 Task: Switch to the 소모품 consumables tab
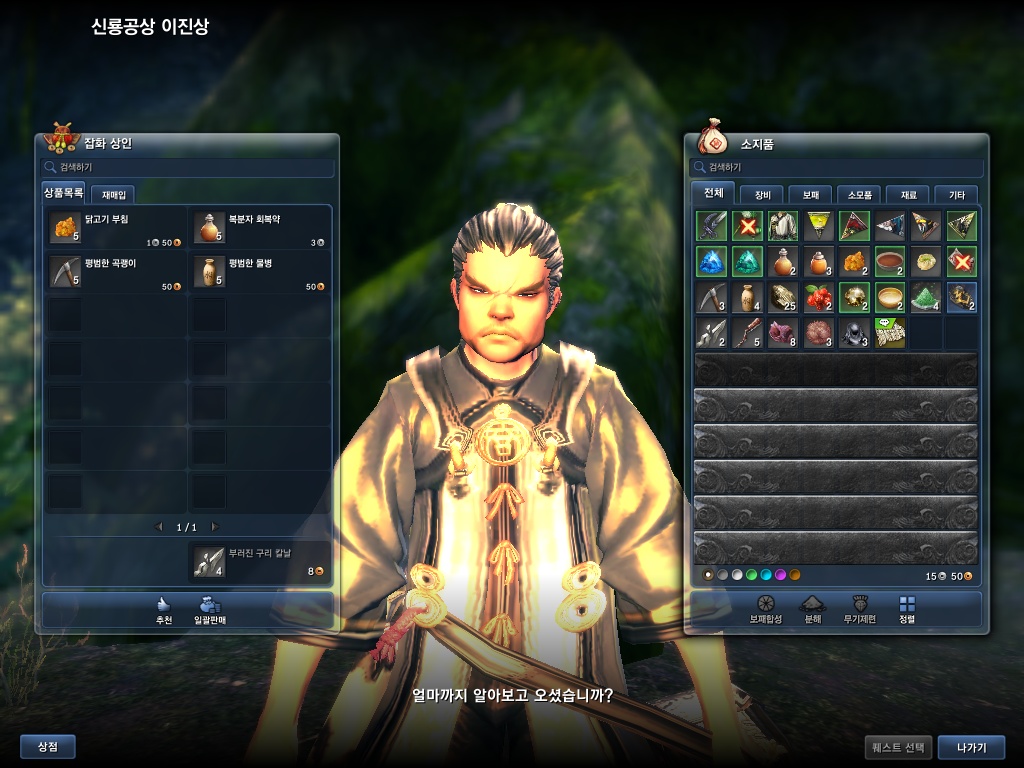859,194
